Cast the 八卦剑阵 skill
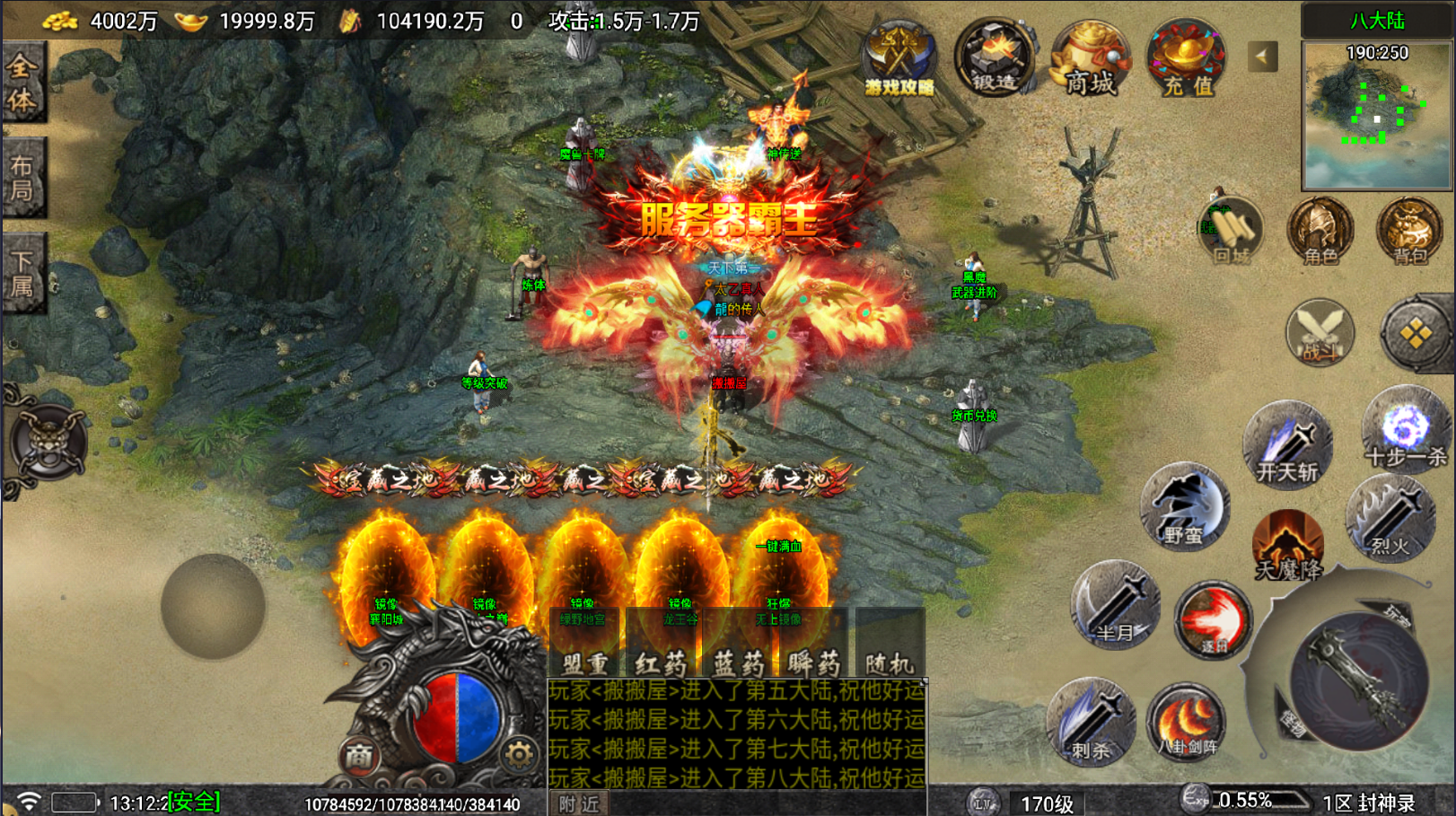 click(x=1187, y=723)
